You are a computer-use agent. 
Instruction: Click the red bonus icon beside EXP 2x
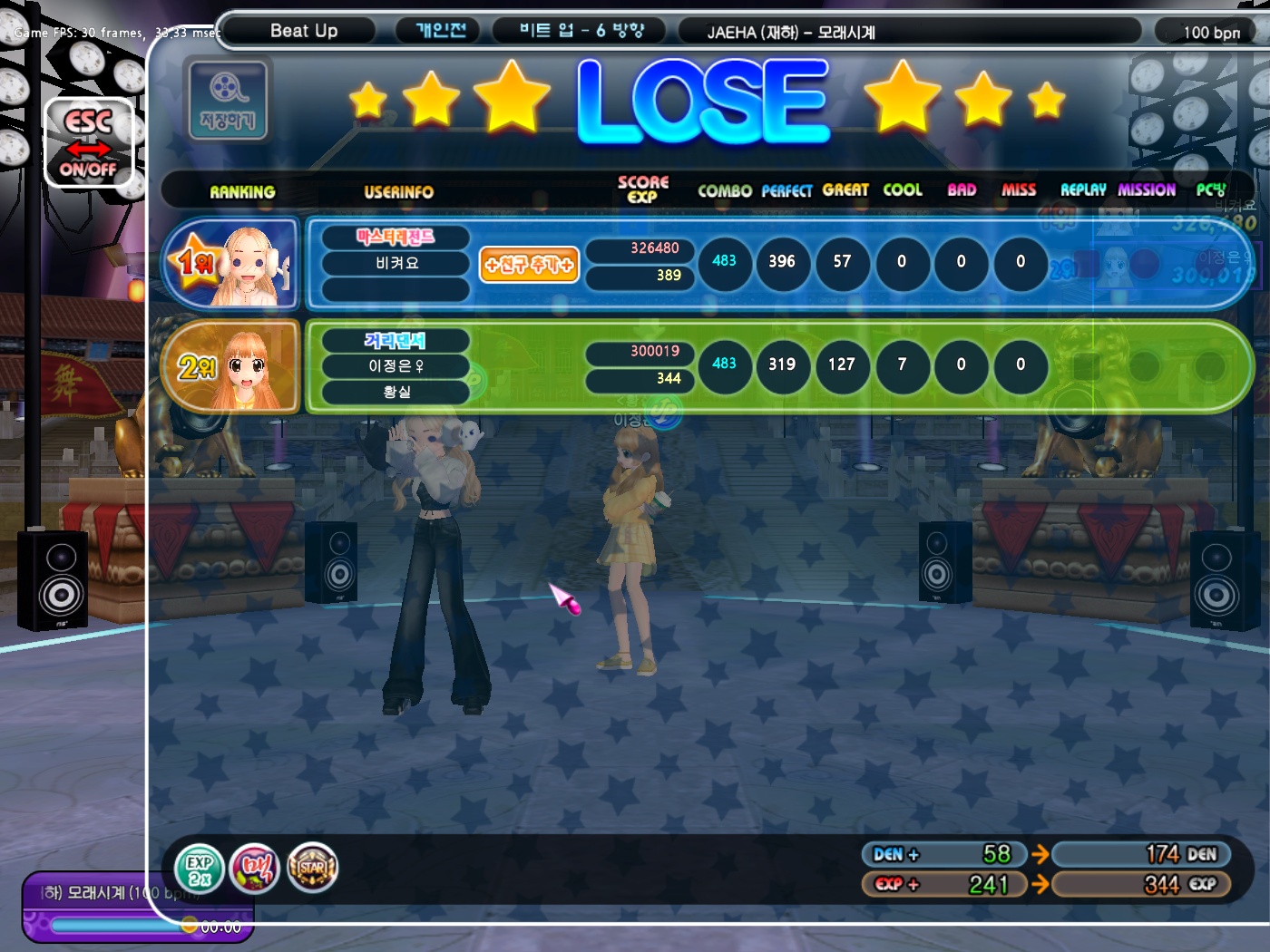click(x=255, y=869)
